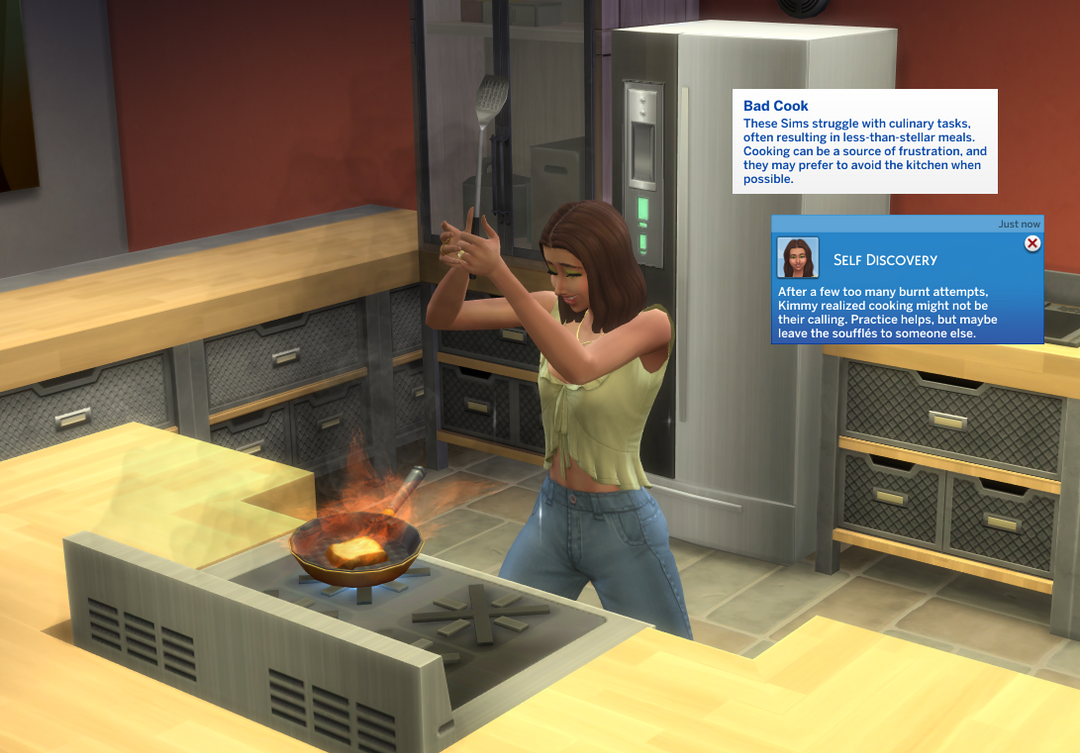Close the Self Discovery notification
This screenshot has height=753, width=1080.
(x=1032, y=243)
